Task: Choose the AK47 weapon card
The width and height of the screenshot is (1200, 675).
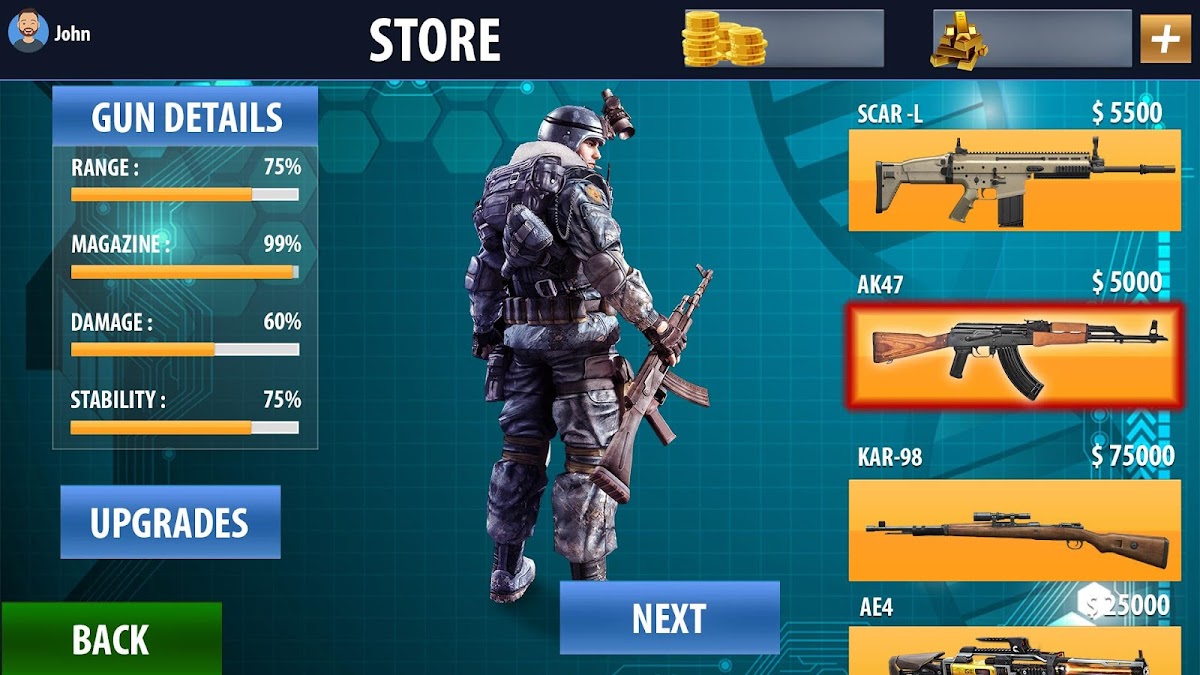Action: [1014, 356]
